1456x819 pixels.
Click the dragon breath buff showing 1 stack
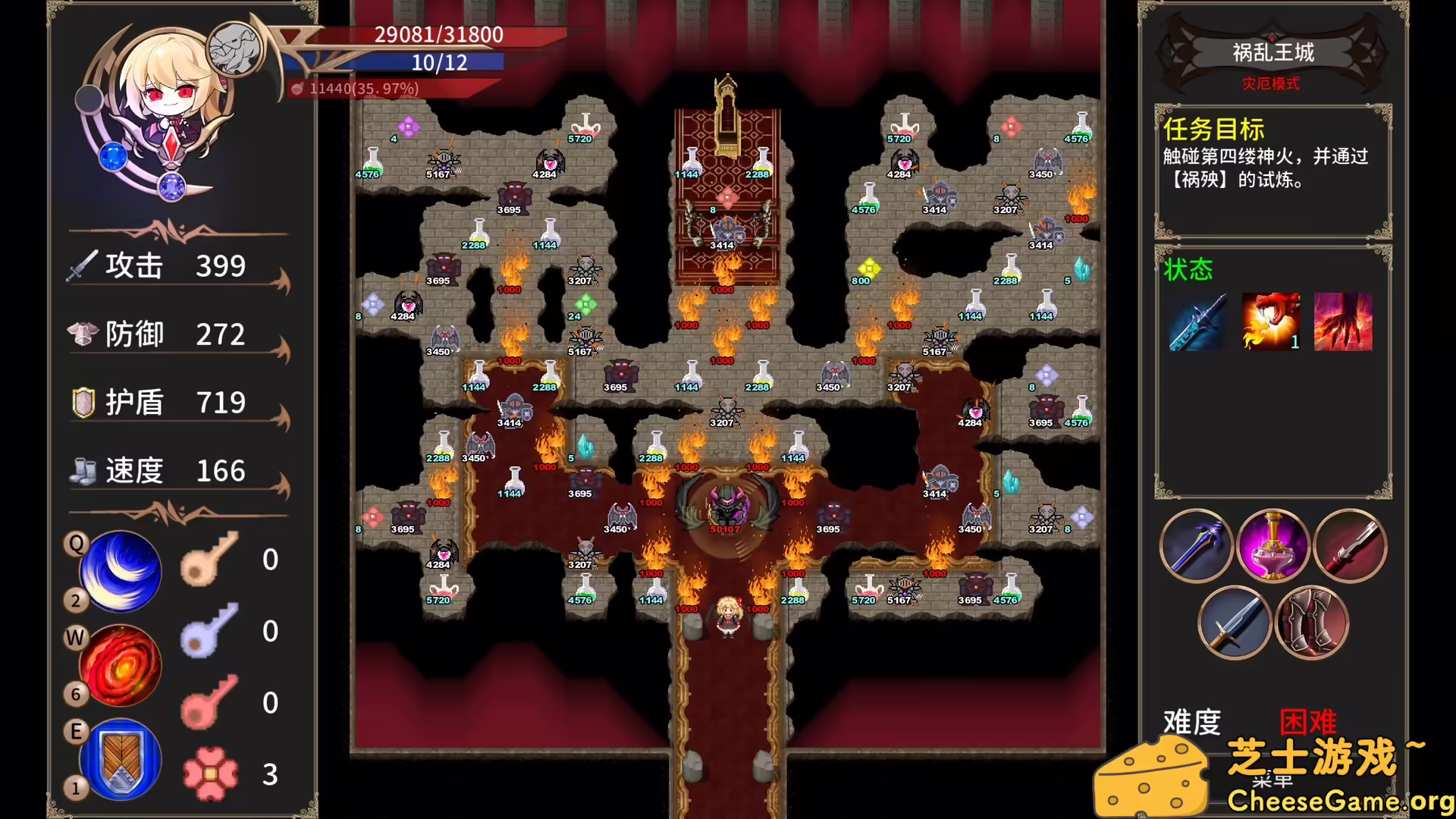[x=1271, y=322]
